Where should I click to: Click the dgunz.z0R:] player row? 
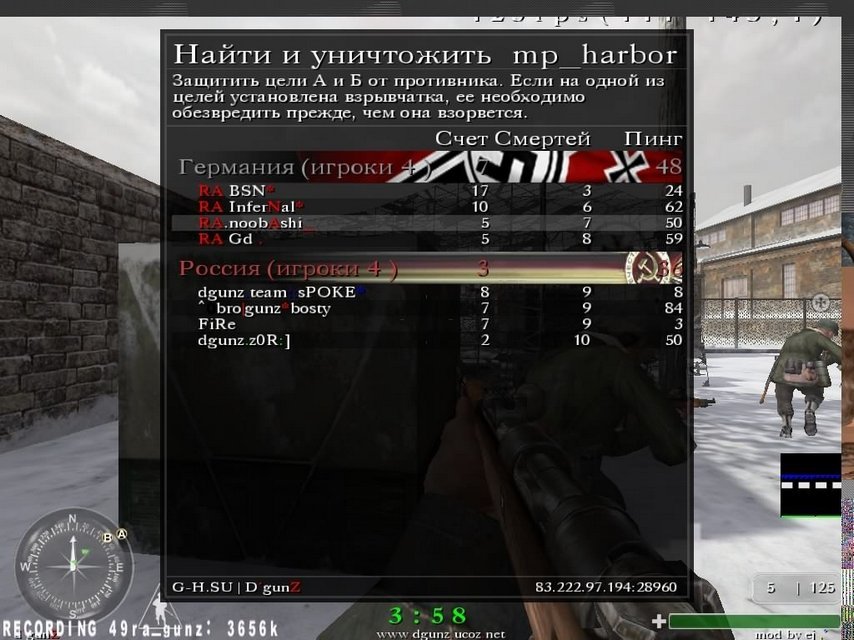click(428, 340)
